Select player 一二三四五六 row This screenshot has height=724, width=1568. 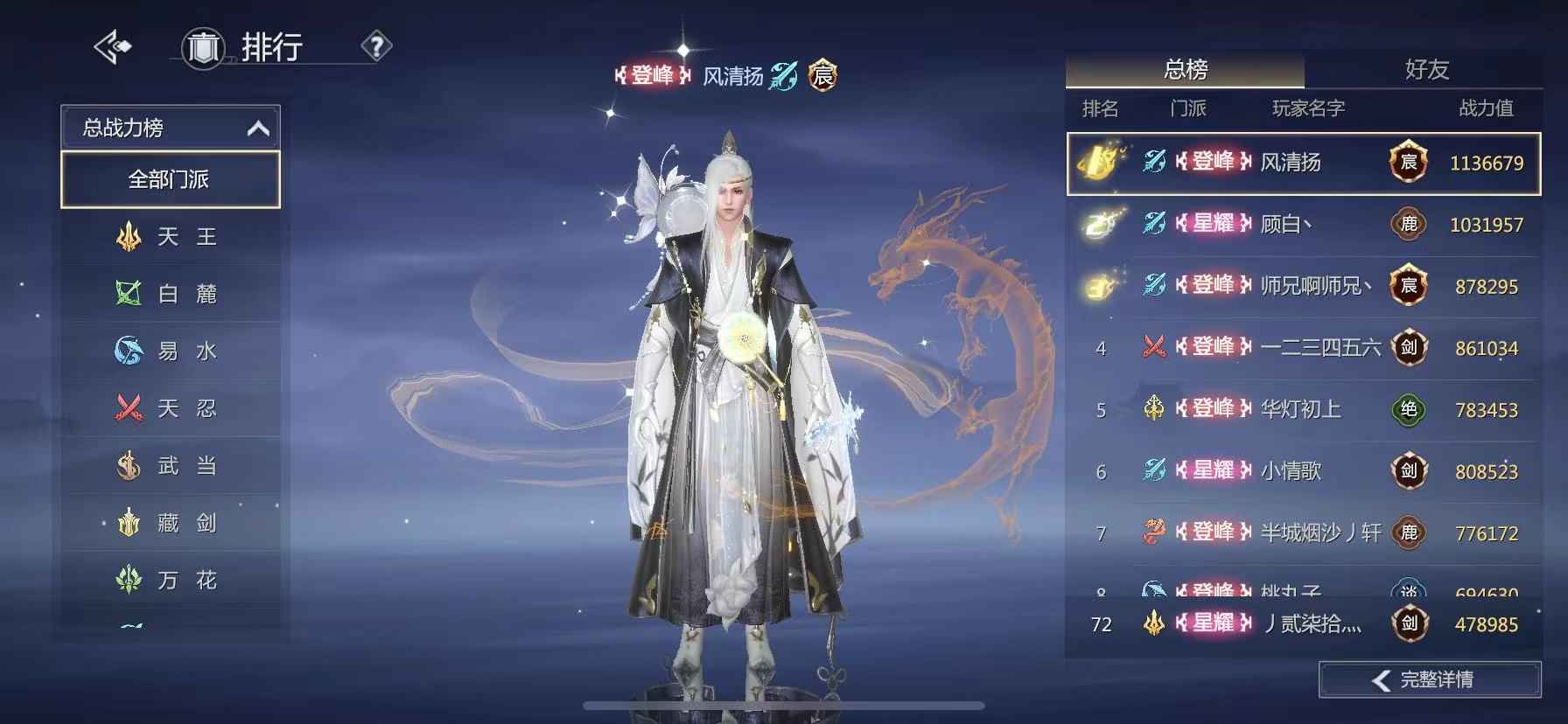(x=1303, y=348)
